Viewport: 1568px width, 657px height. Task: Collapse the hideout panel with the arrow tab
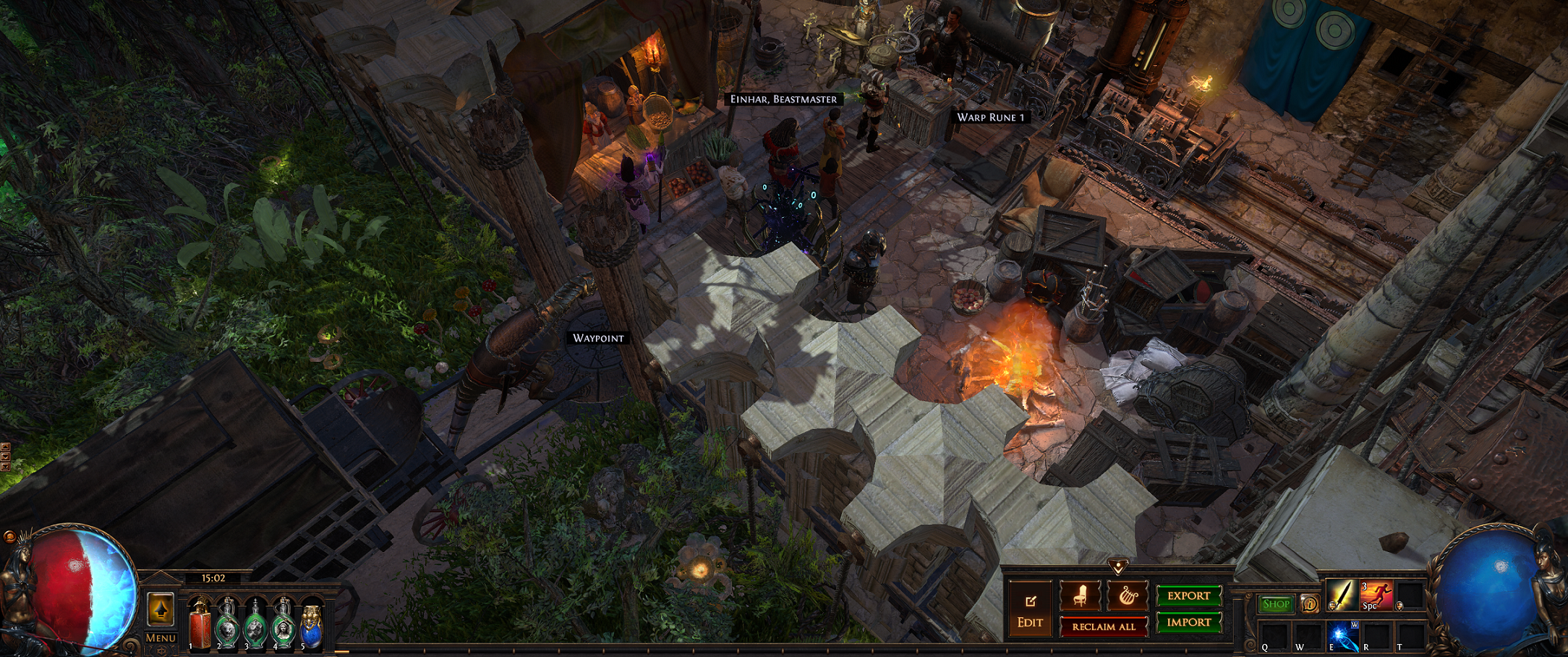click(1118, 566)
